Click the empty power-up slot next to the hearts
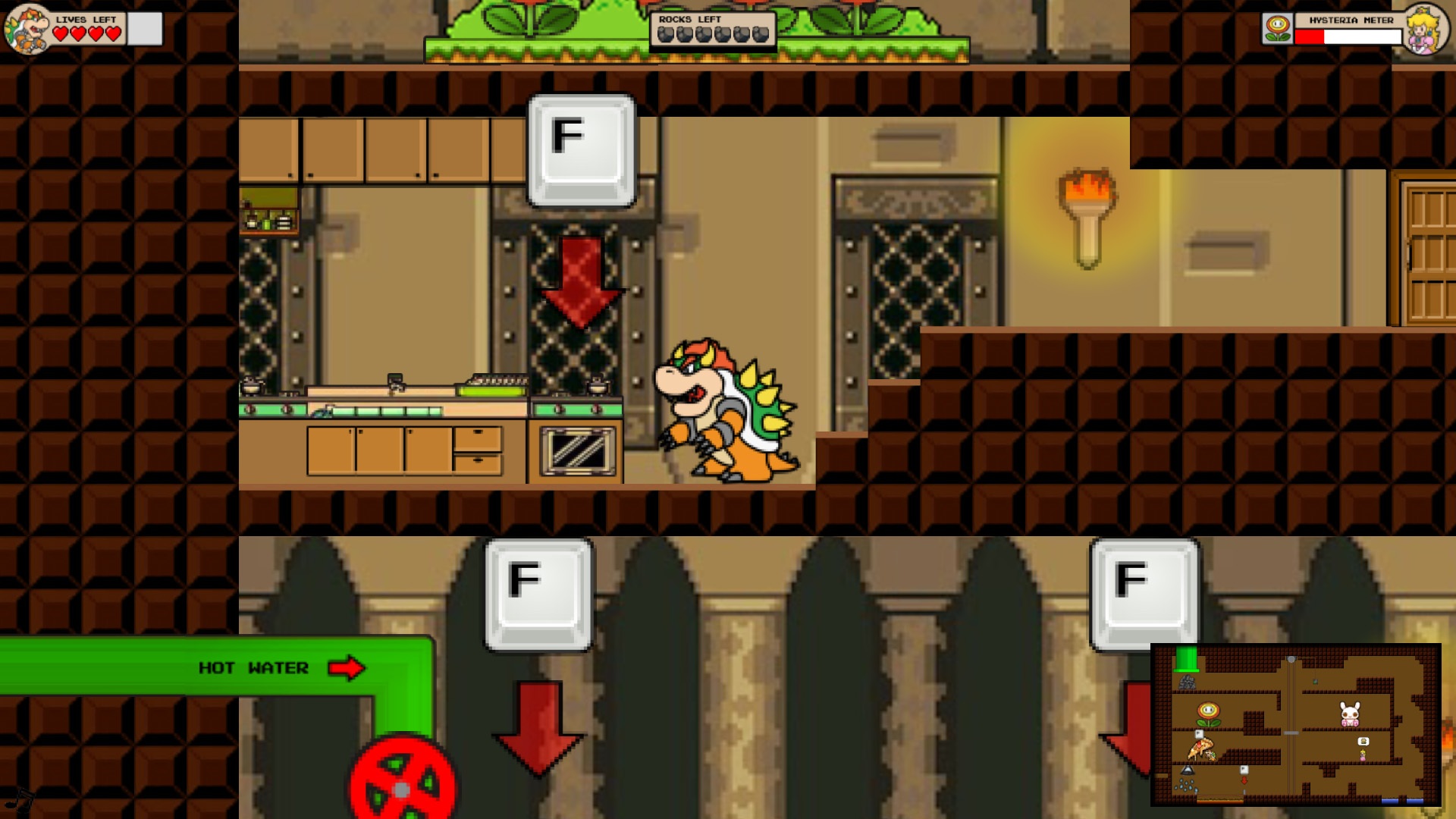Viewport: 1456px width, 819px height. (143, 28)
